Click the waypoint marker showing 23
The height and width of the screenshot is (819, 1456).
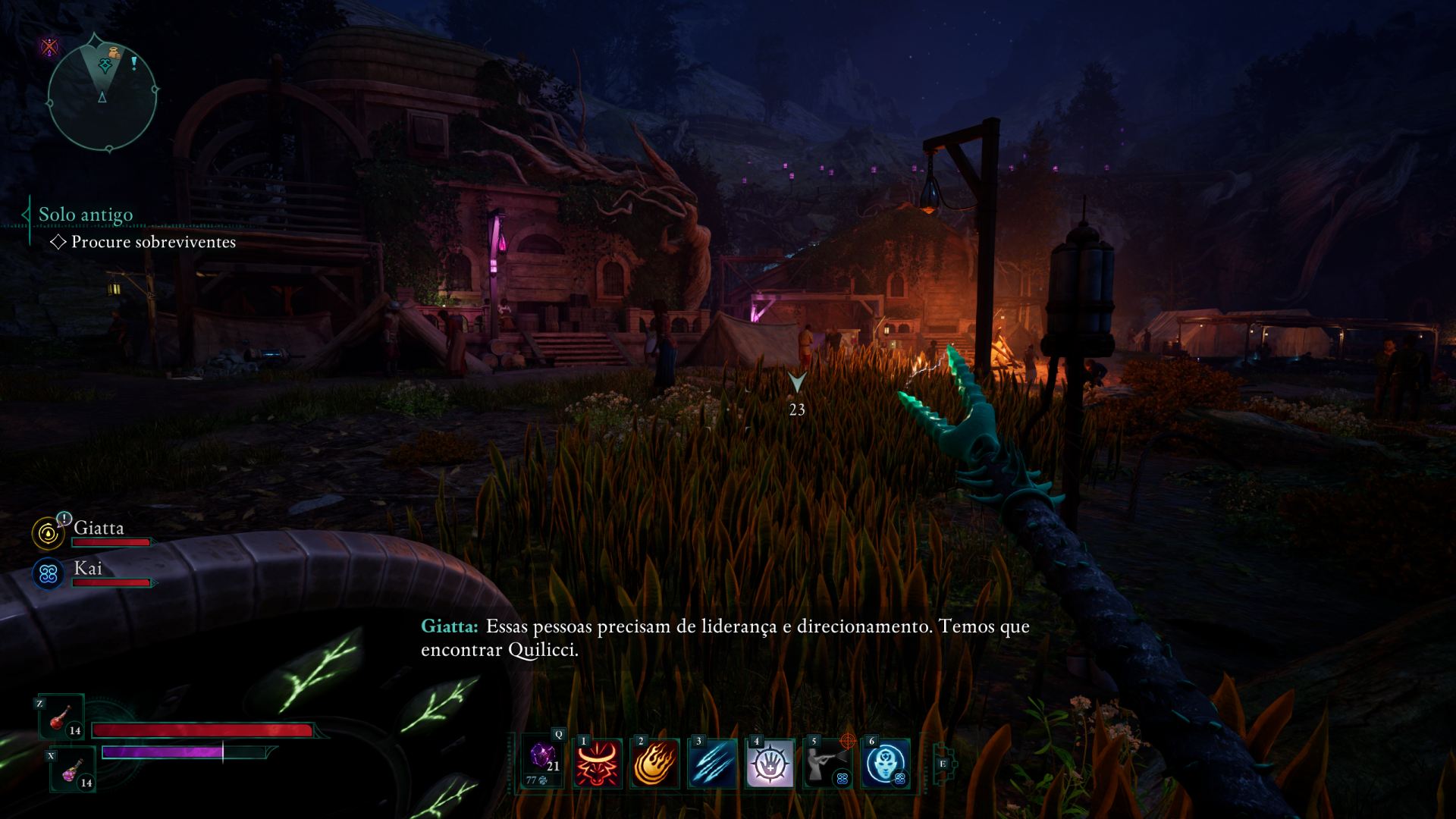click(x=796, y=383)
